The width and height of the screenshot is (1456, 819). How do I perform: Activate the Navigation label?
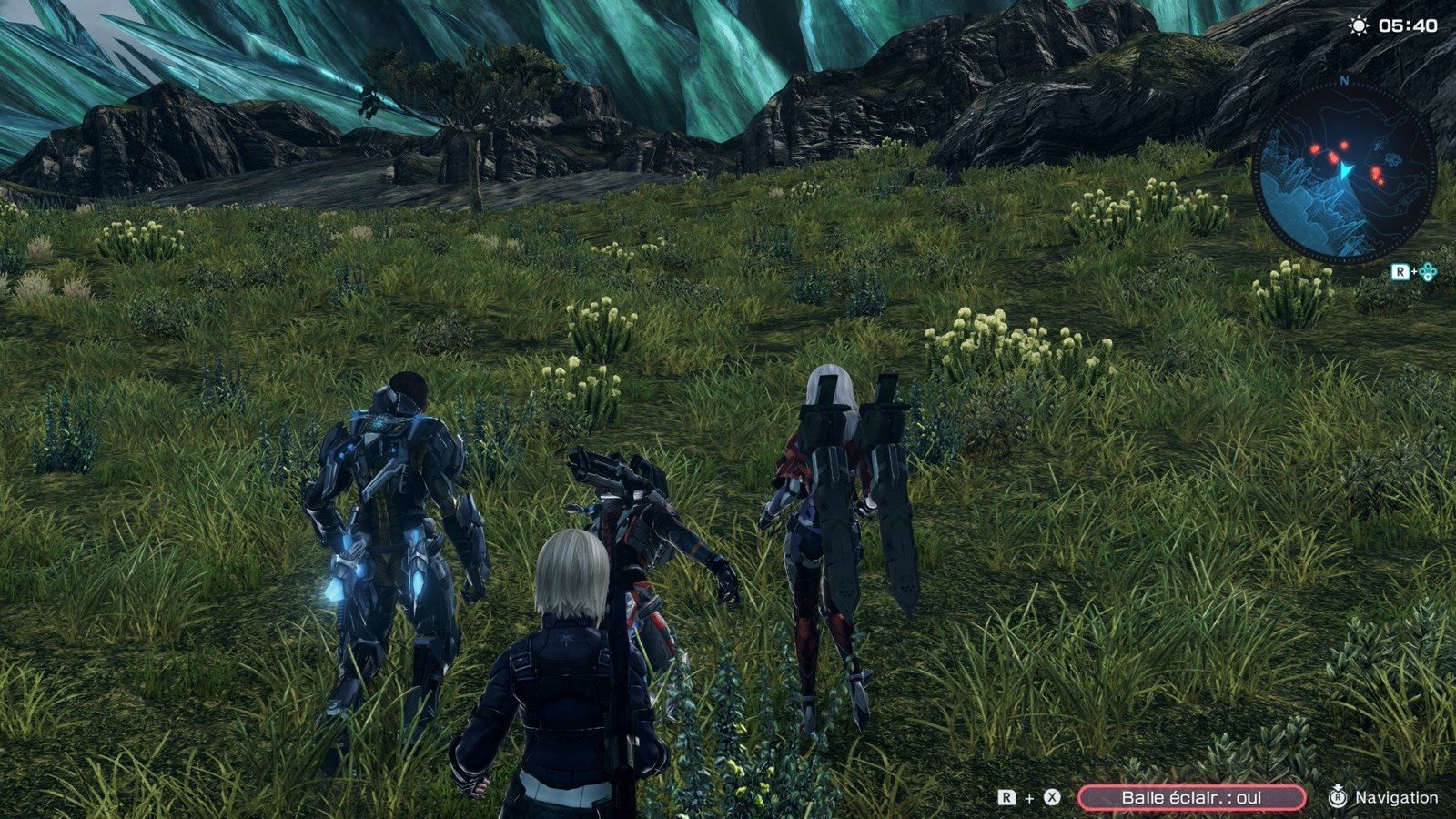point(1396,797)
